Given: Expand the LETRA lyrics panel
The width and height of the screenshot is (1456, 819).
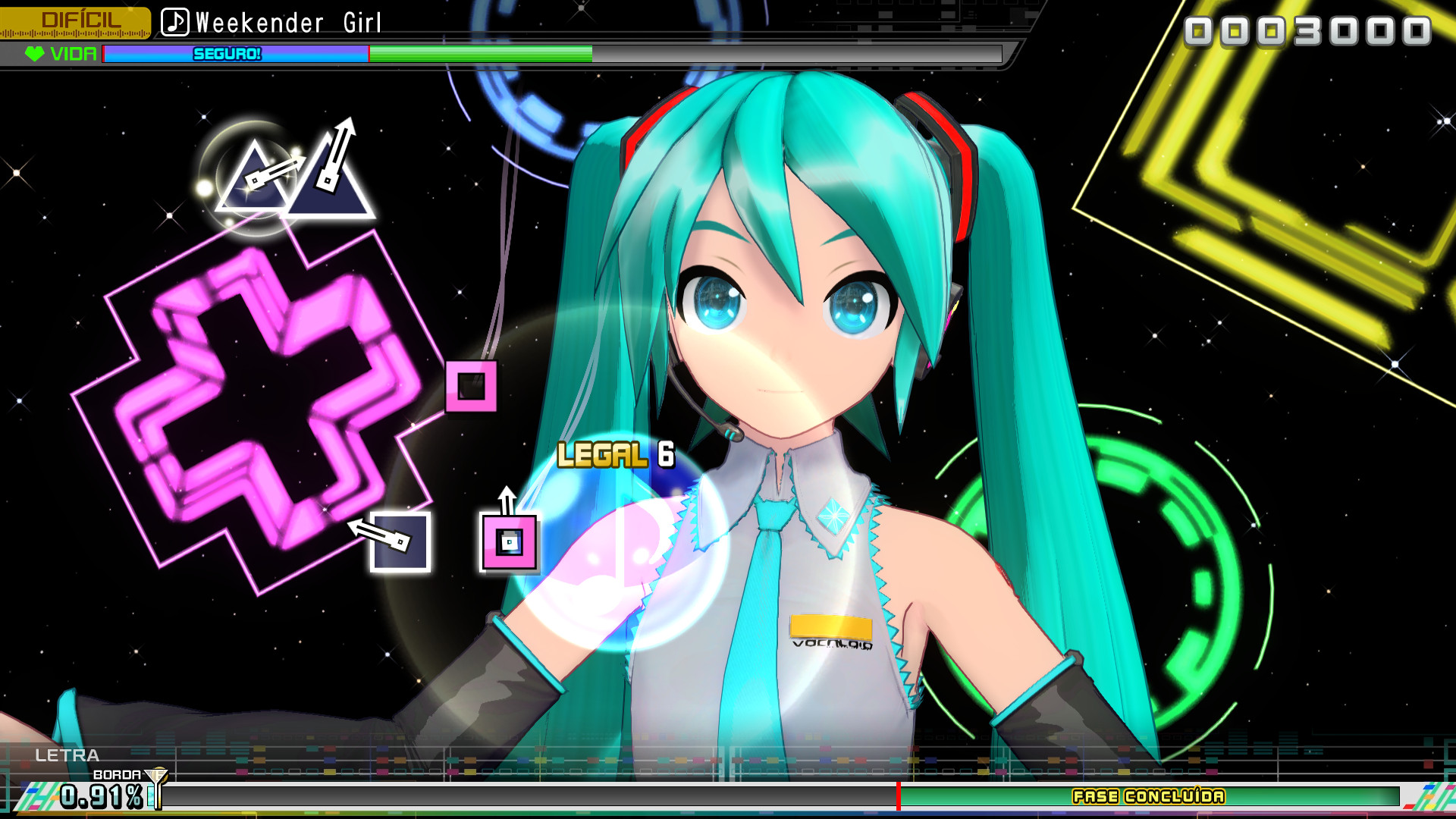Looking at the screenshot, I should point(67,756).
